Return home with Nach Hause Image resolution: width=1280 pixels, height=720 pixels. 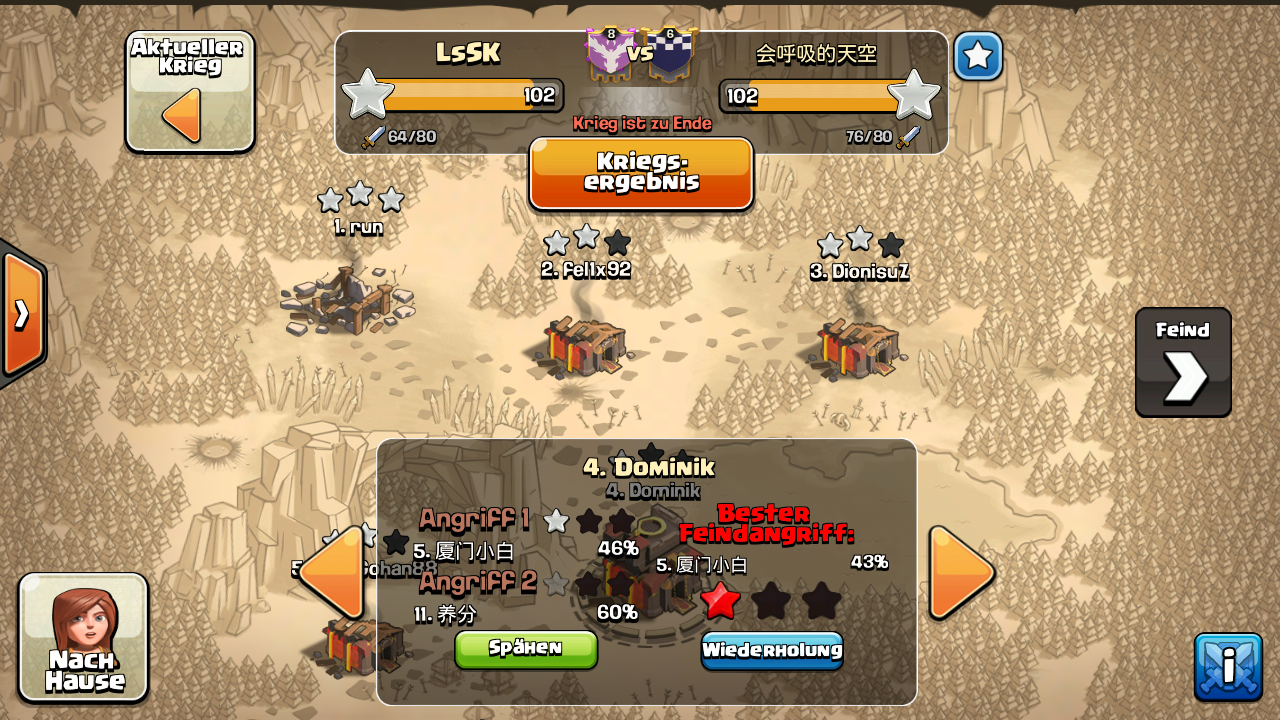[84, 637]
